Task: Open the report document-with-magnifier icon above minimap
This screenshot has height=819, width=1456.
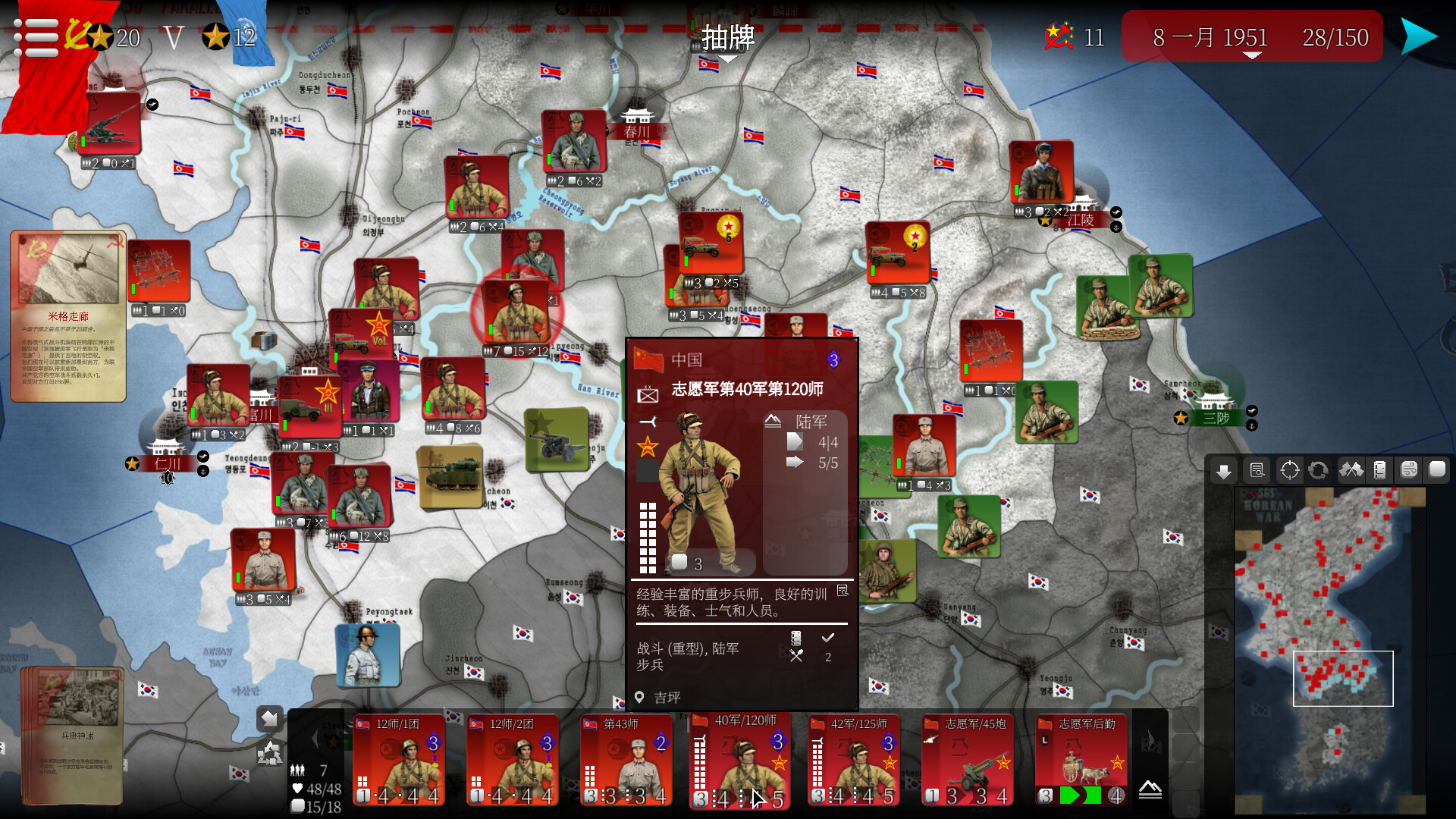Action: coord(1257,470)
